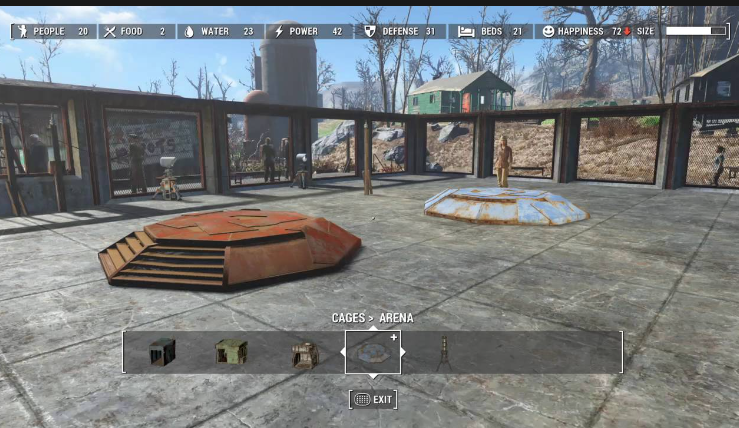Click the right arrow beside the selected item
This screenshot has width=739, height=428.
tap(405, 352)
